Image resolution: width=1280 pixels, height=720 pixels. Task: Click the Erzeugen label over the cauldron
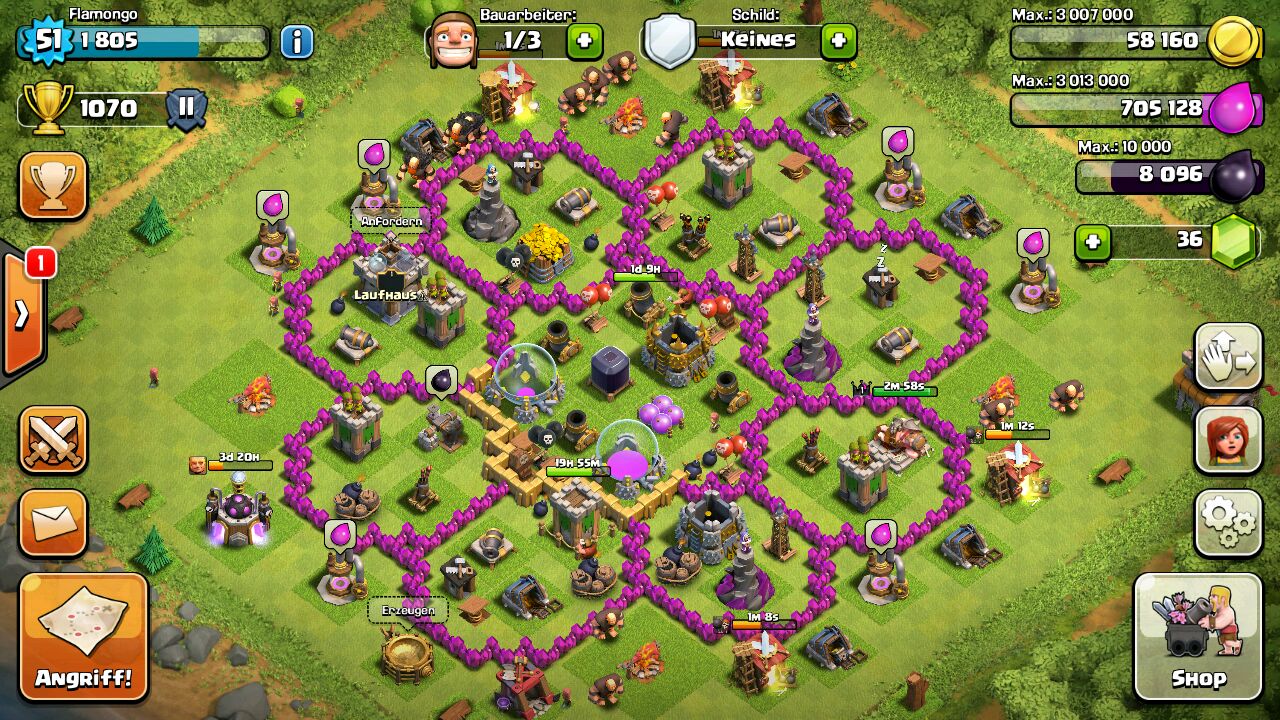[408, 610]
